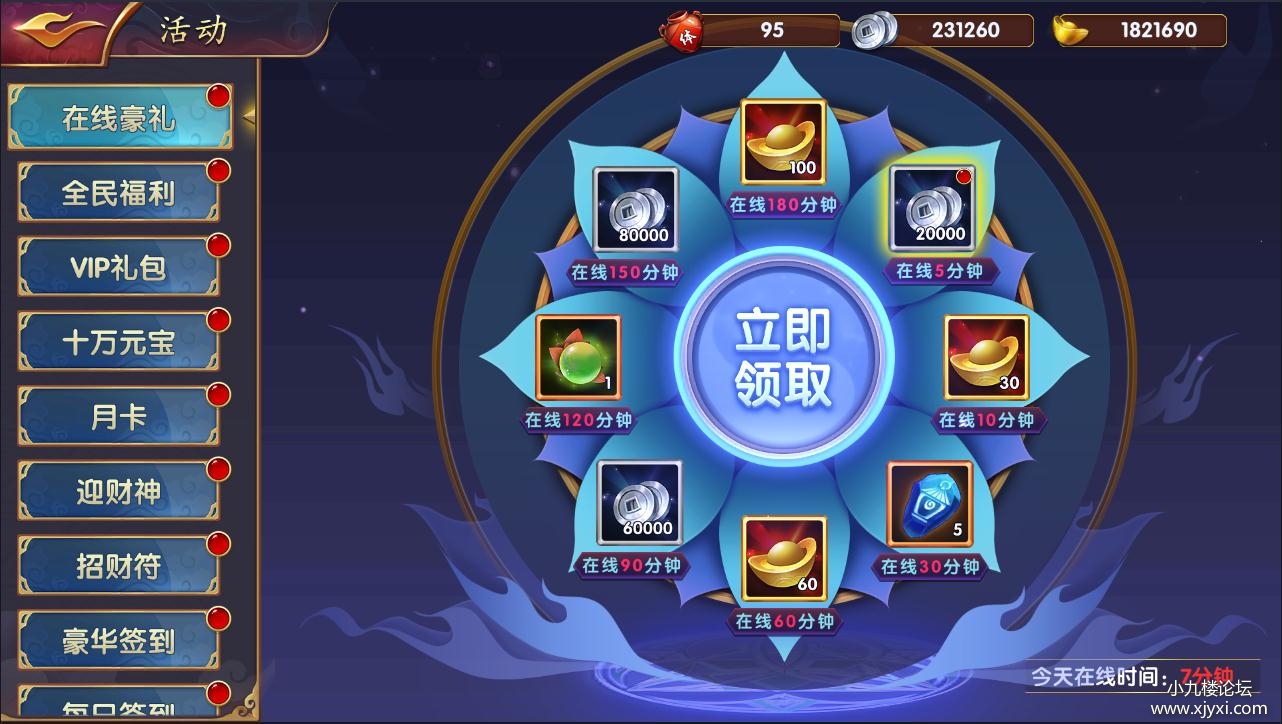The width and height of the screenshot is (1282, 724).
Task: Click the notification dot on 迎财神
Action: [218, 470]
